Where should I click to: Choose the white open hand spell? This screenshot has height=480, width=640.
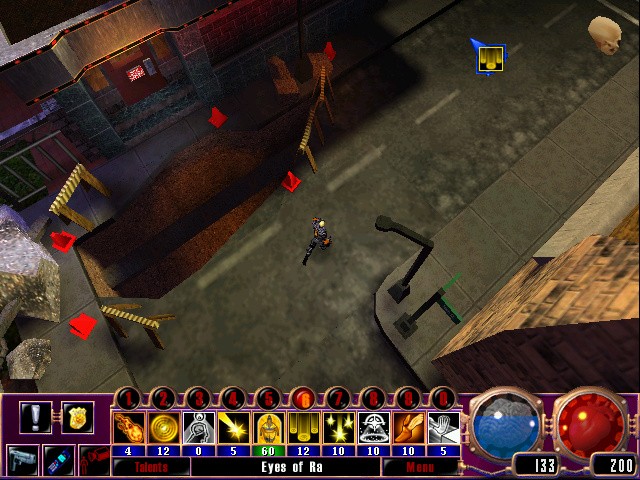coord(443,426)
